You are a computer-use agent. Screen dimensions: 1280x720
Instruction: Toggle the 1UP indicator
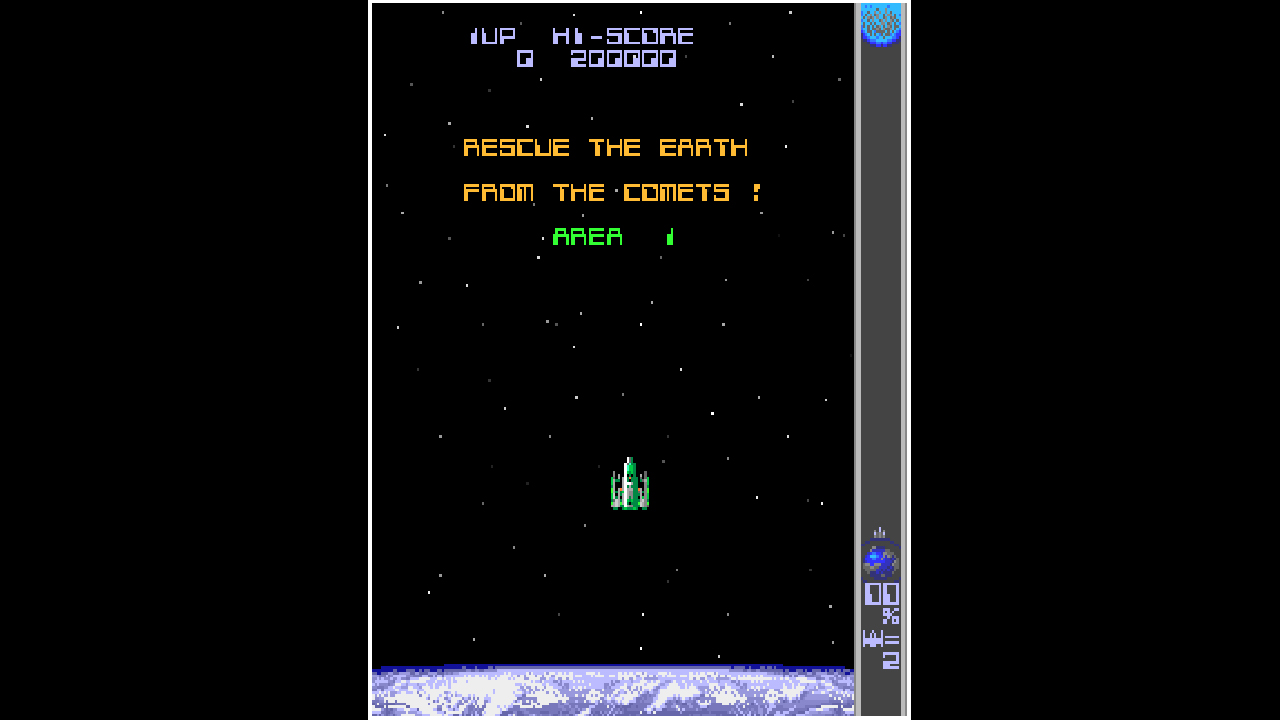pyautogui.click(x=491, y=35)
